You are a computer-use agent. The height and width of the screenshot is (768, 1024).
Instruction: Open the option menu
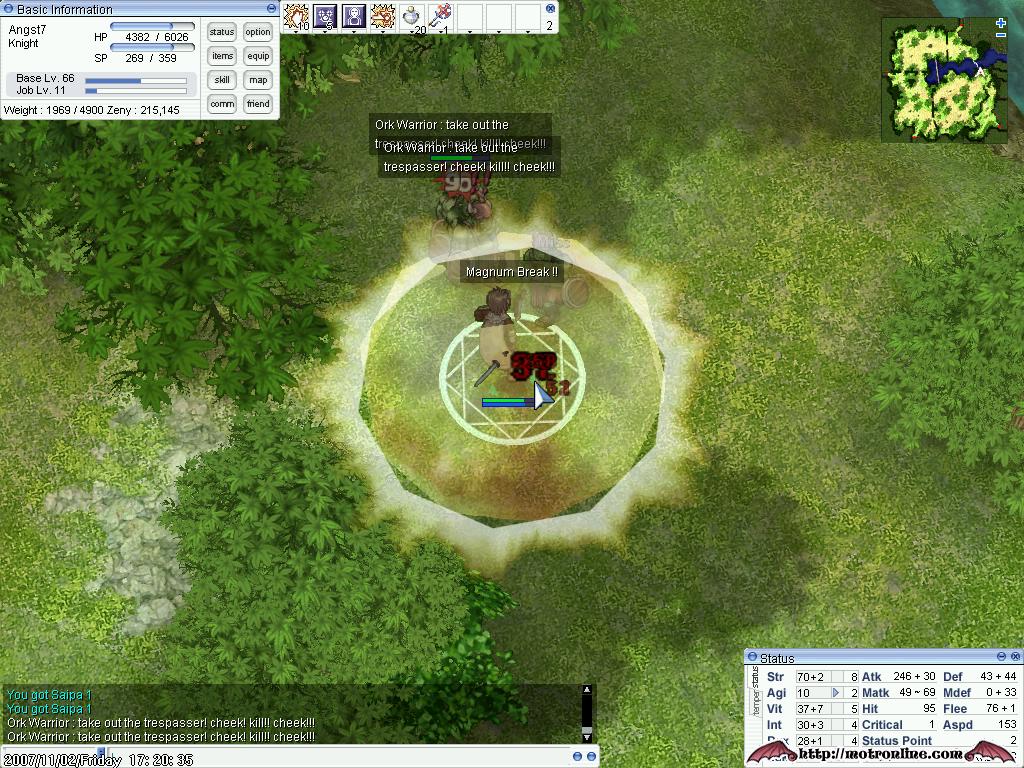(x=258, y=32)
